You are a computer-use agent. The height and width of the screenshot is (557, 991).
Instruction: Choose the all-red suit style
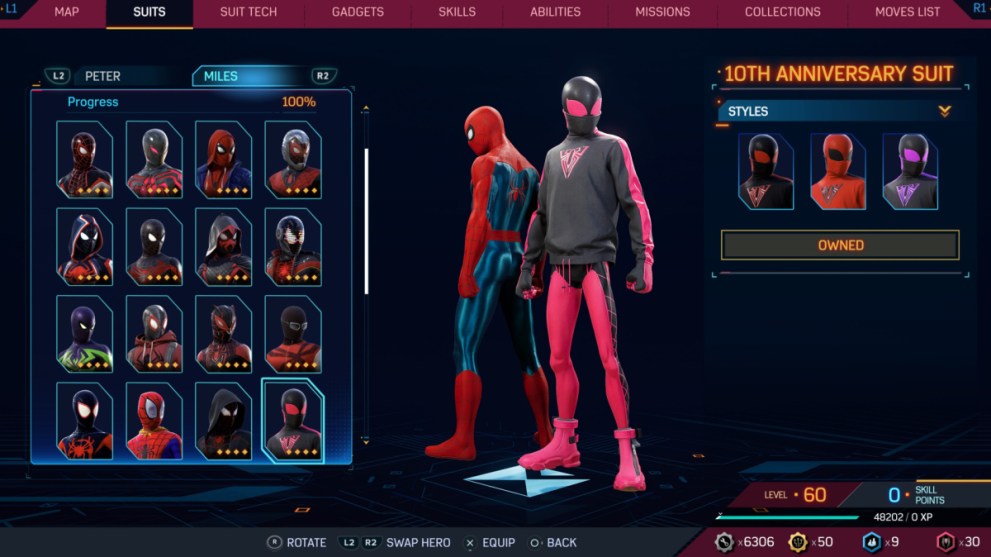pos(837,171)
